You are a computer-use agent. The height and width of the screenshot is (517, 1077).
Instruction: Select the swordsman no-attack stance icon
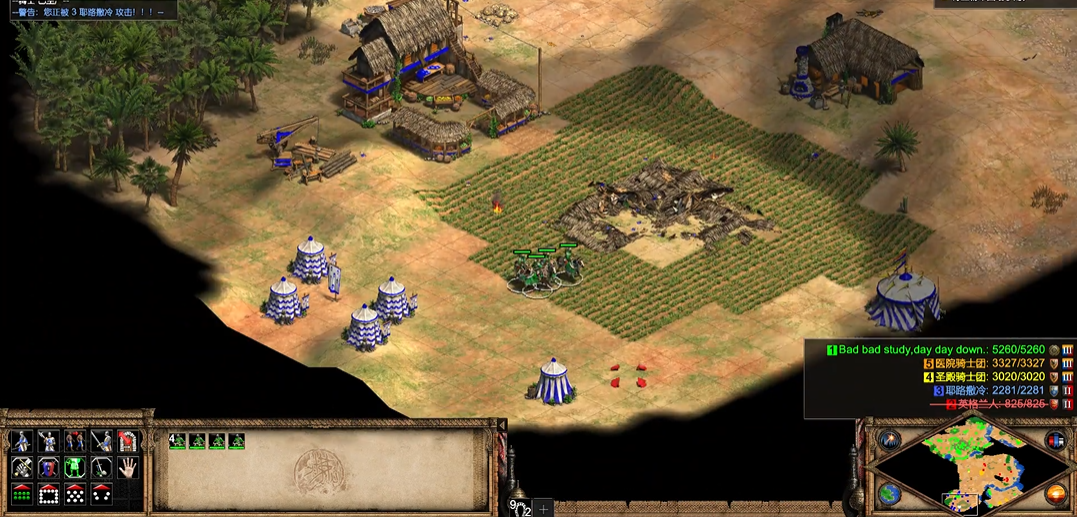101,441
